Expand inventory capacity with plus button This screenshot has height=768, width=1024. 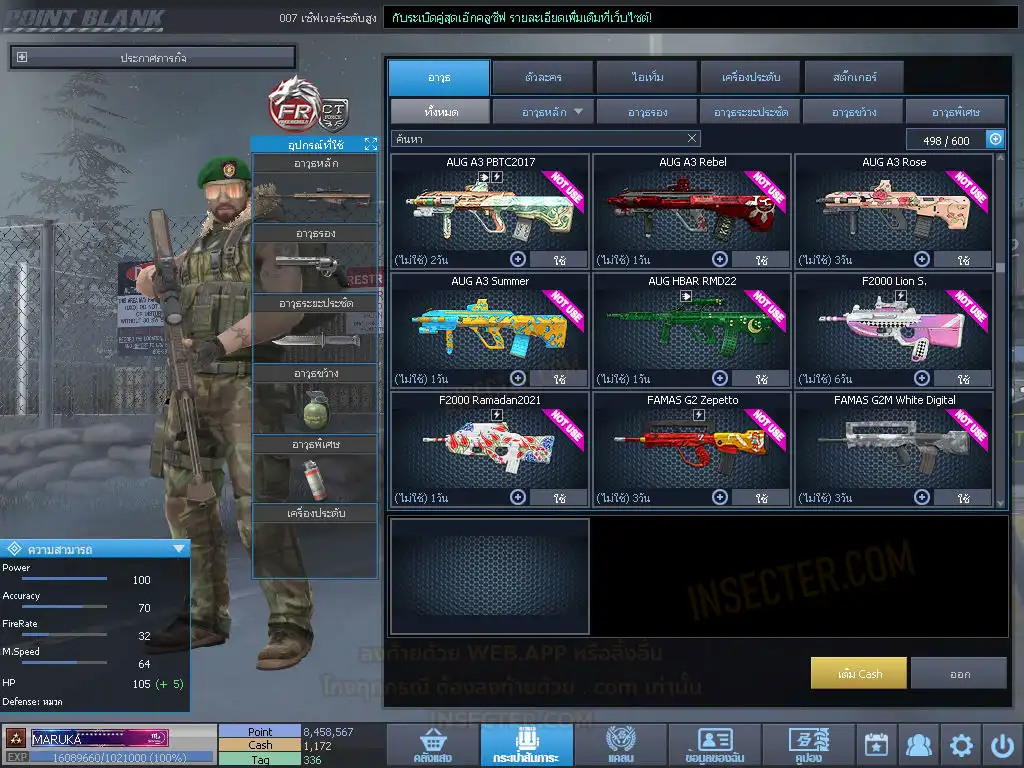click(995, 140)
